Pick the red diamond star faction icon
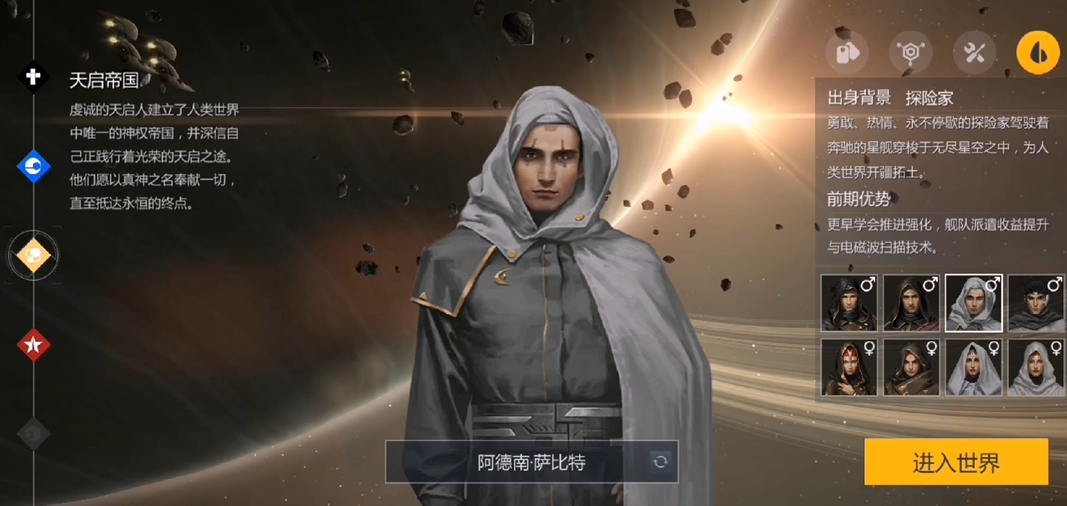The width and height of the screenshot is (1067, 506). (34, 345)
